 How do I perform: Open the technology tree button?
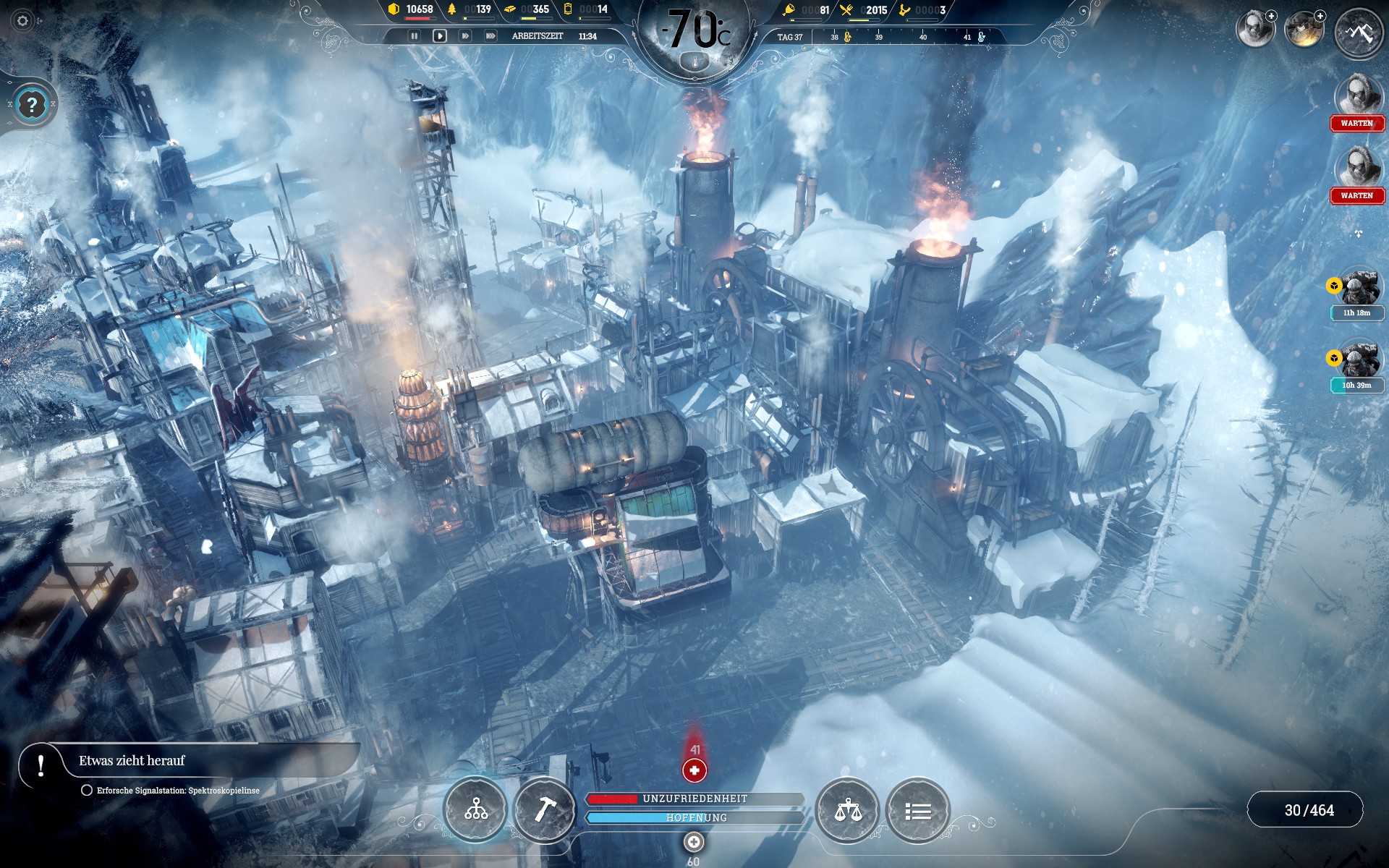click(476, 810)
